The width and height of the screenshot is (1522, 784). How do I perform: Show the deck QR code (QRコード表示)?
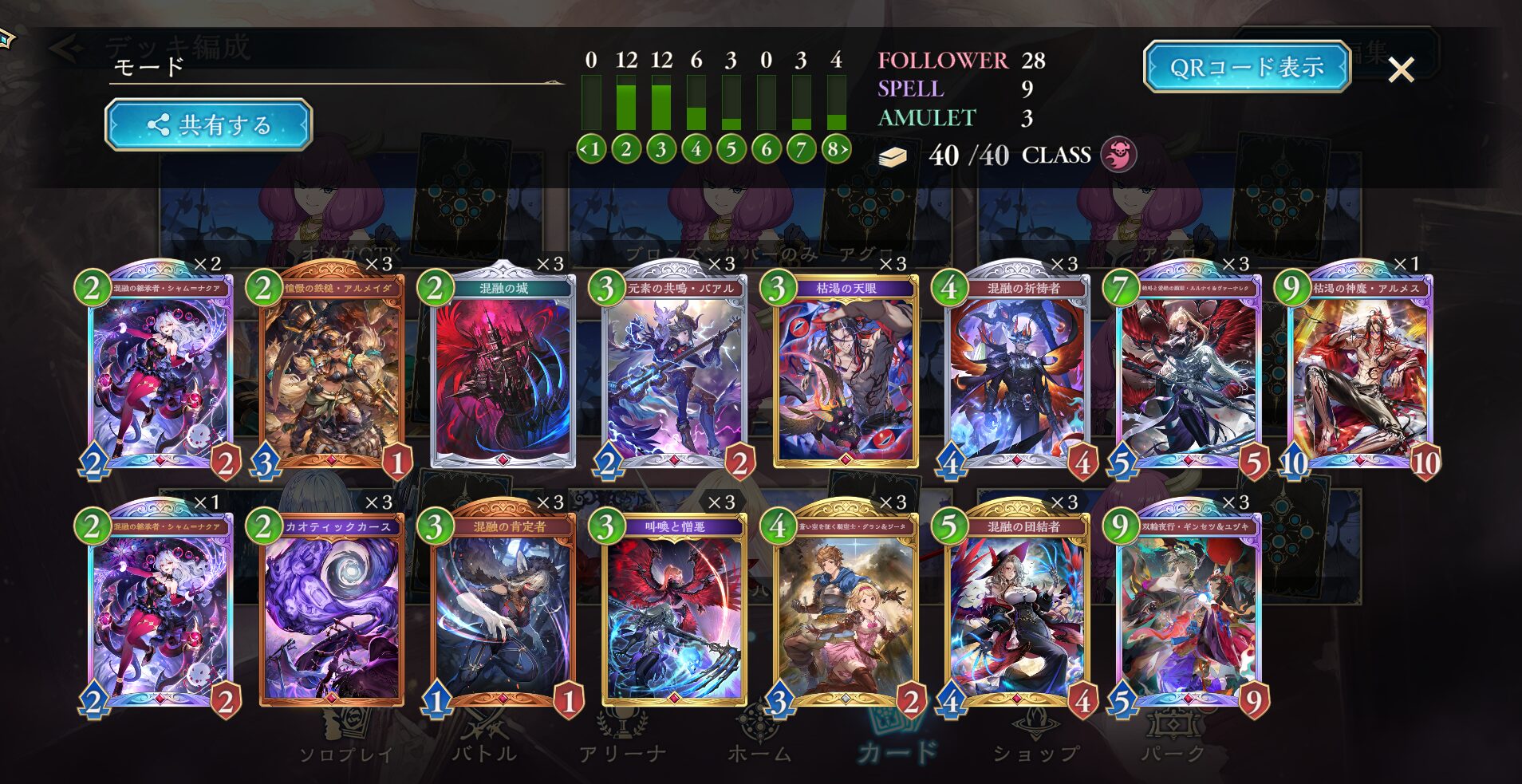(1246, 67)
